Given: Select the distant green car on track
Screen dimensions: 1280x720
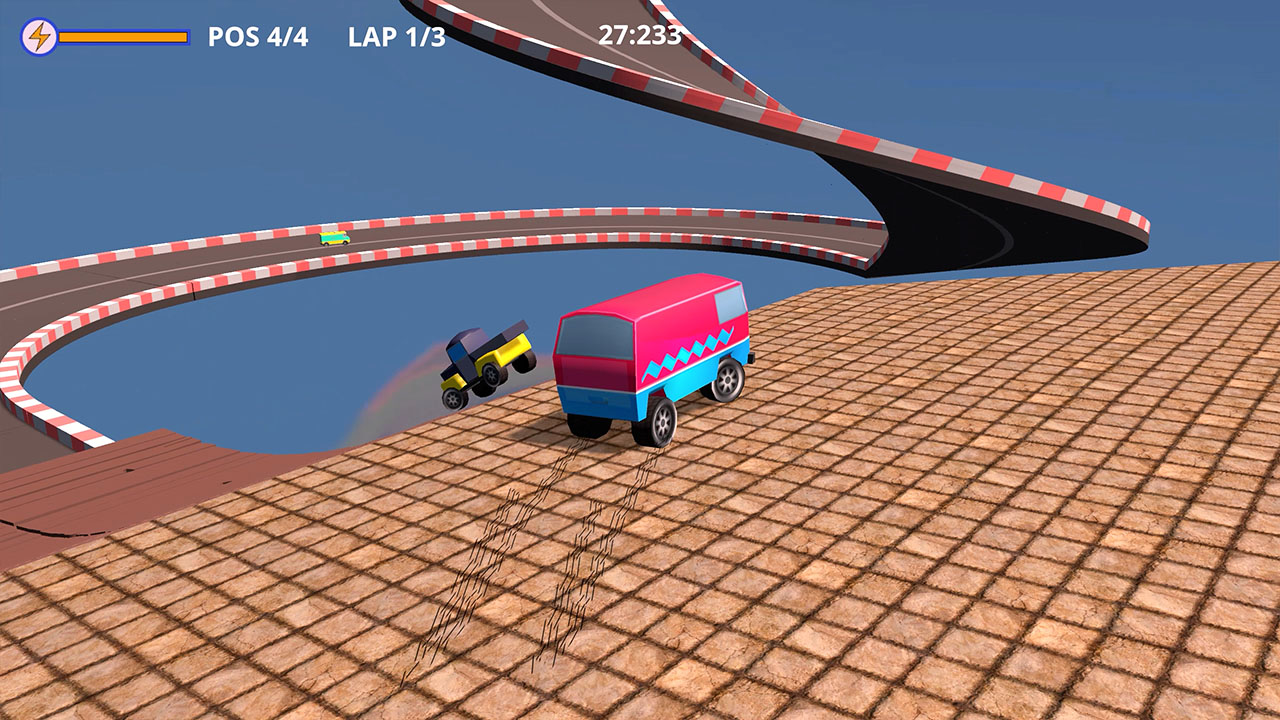Looking at the screenshot, I should [x=333, y=238].
